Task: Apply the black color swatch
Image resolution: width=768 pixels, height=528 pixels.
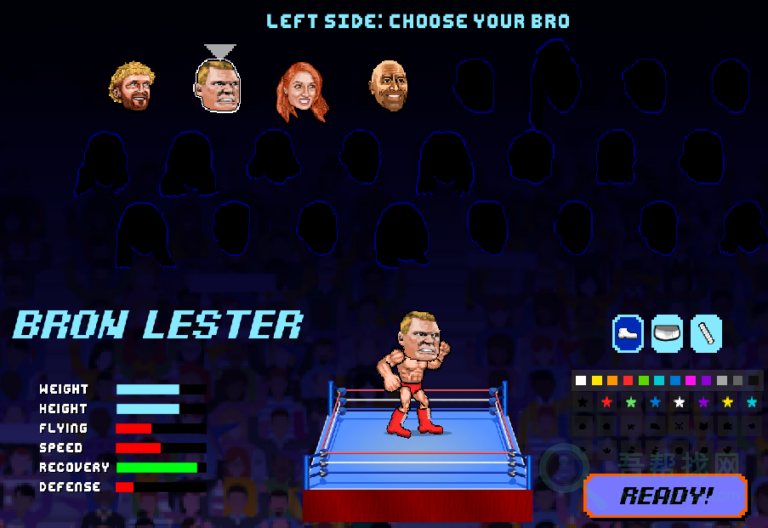Action: point(754,380)
